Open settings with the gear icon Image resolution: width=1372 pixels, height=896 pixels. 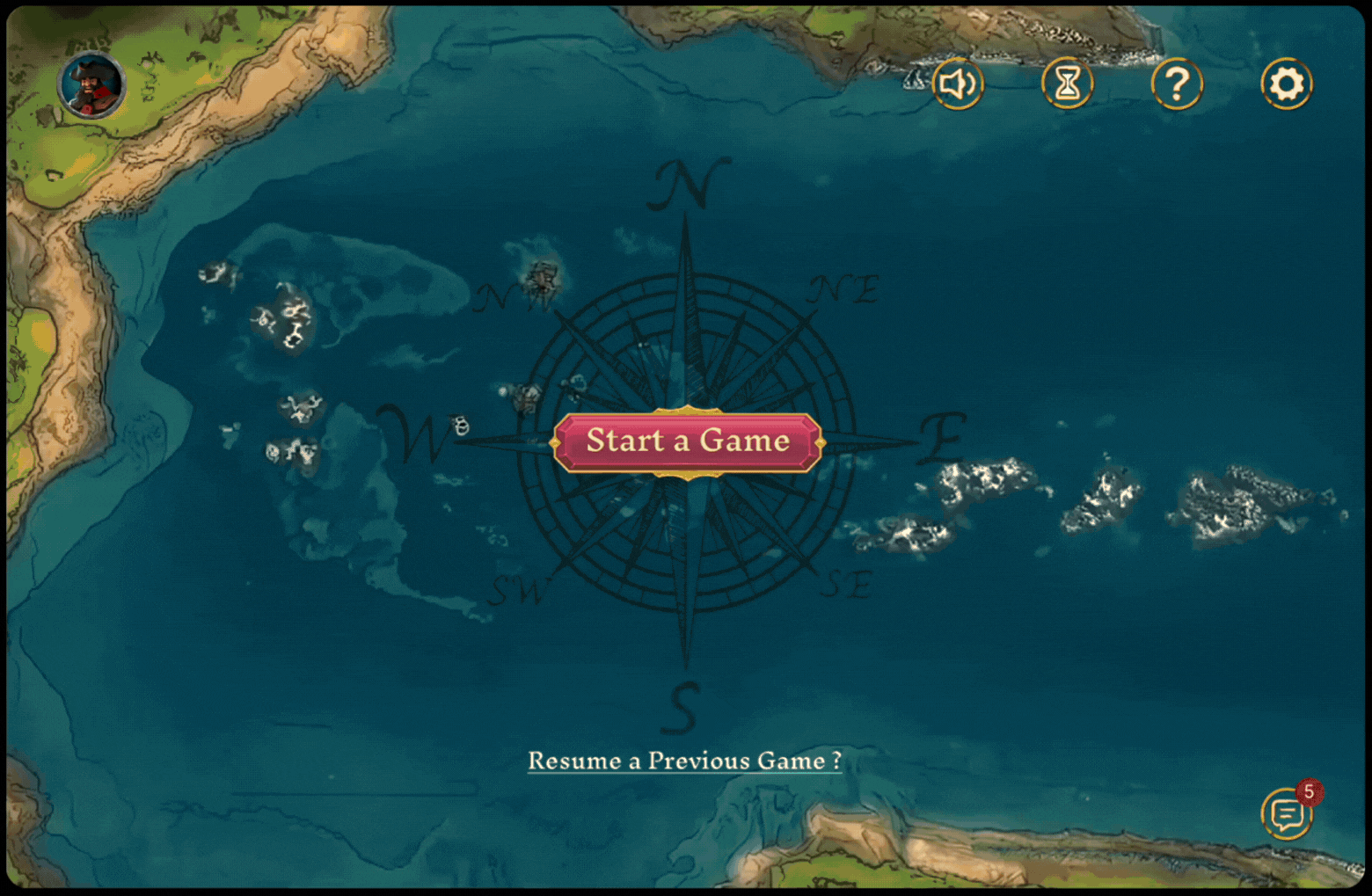[x=1287, y=84]
